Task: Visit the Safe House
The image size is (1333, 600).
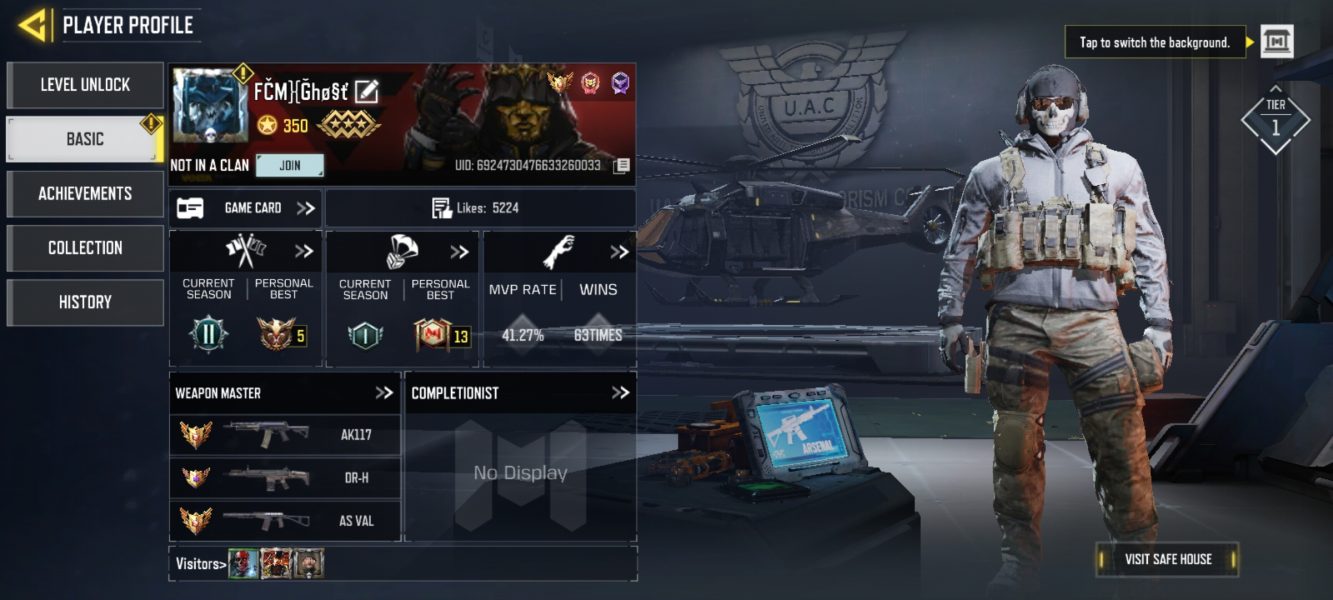Action: (1167, 559)
